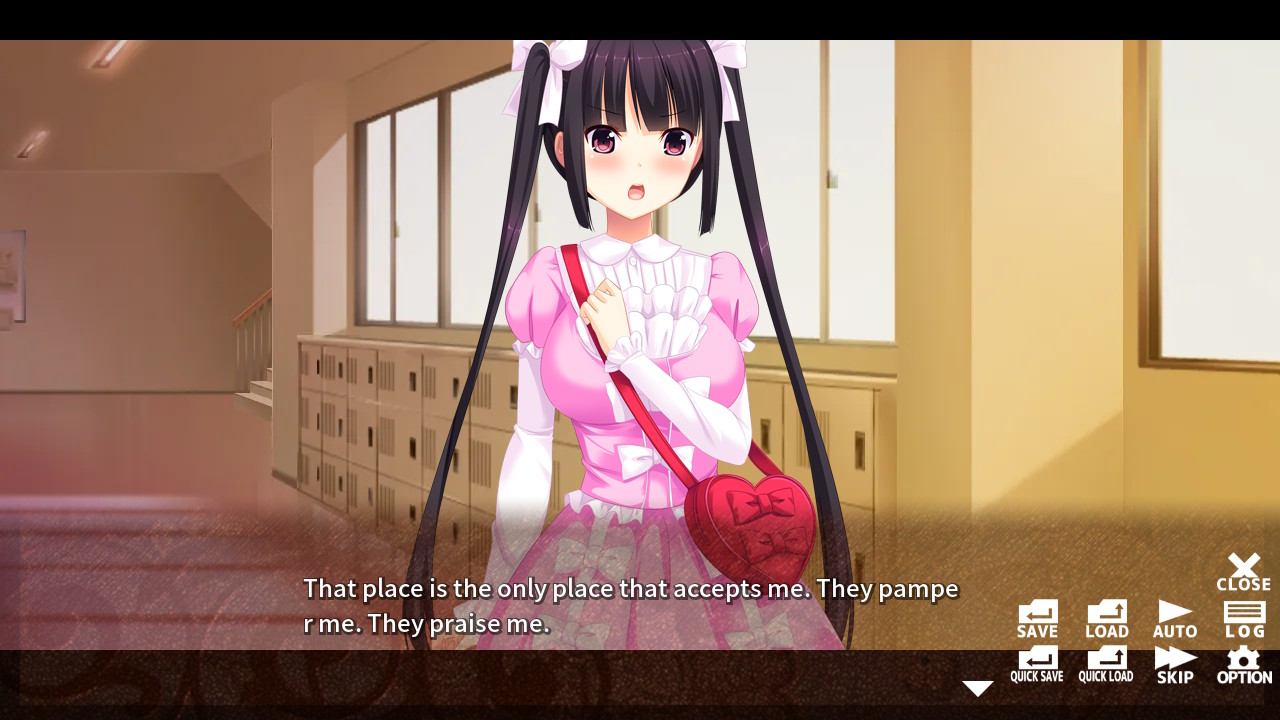Enable auto-advance with the AUTO icon

[1174, 615]
